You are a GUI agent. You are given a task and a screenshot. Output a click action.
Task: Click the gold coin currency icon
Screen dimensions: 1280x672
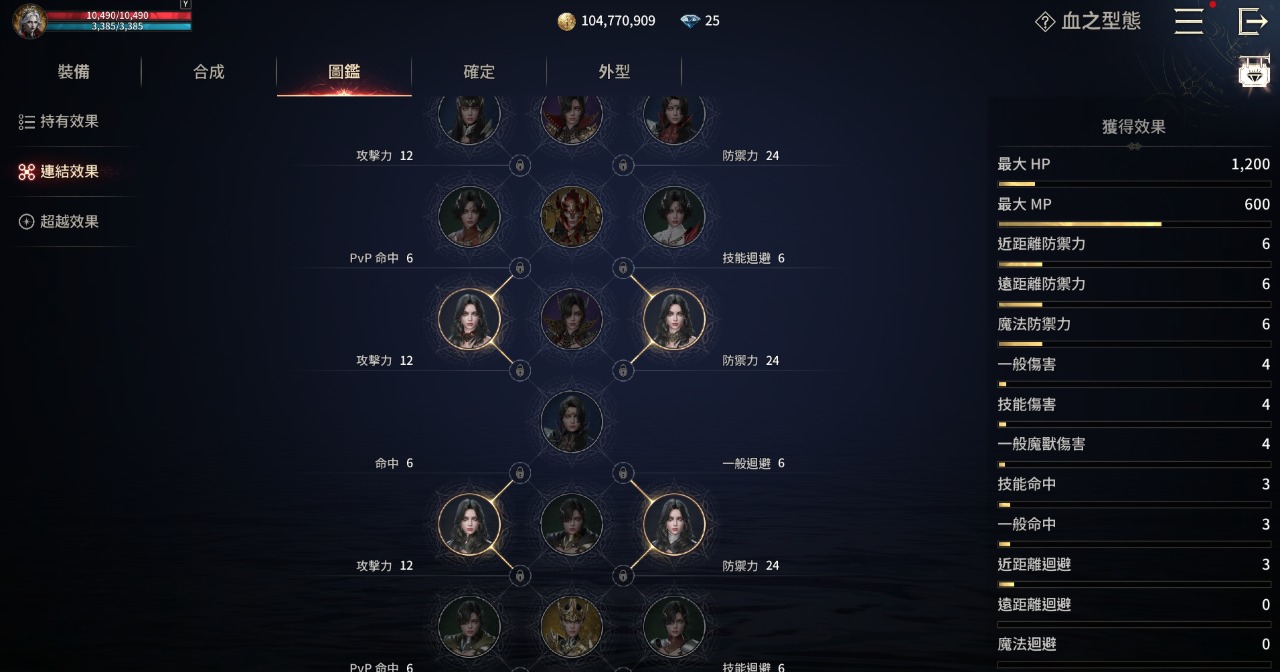pyautogui.click(x=566, y=21)
